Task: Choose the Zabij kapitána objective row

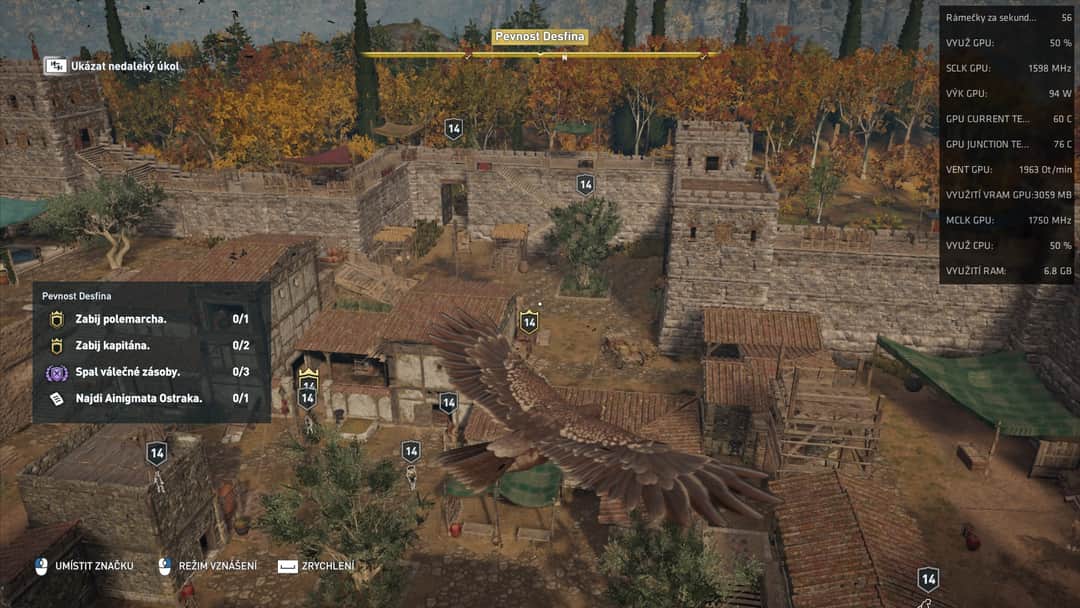Action: tap(150, 345)
